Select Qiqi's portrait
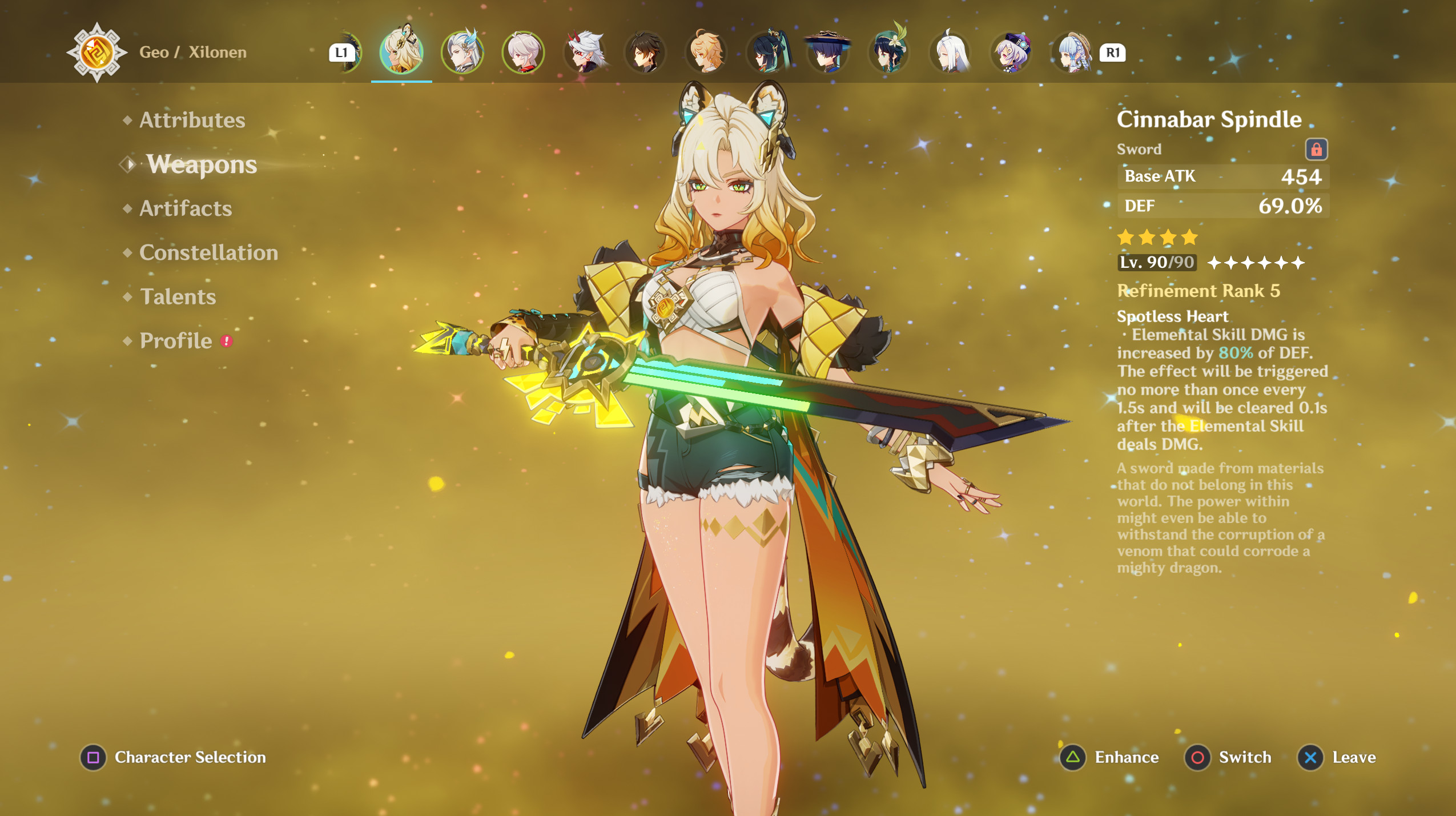This screenshot has height=816, width=1456. pyautogui.click(x=1010, y=53)
